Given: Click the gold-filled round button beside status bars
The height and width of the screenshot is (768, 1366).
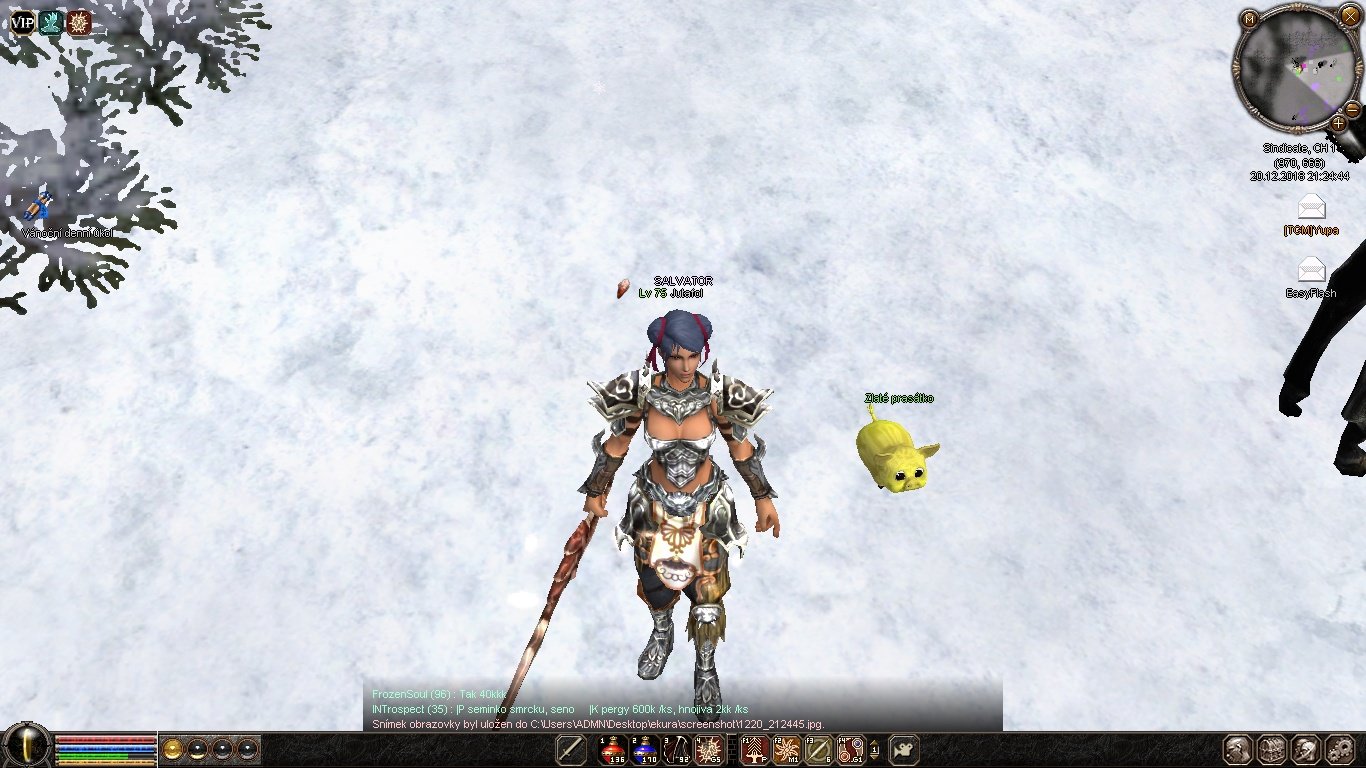Looking at the screenshot, I should click(174, 749).
